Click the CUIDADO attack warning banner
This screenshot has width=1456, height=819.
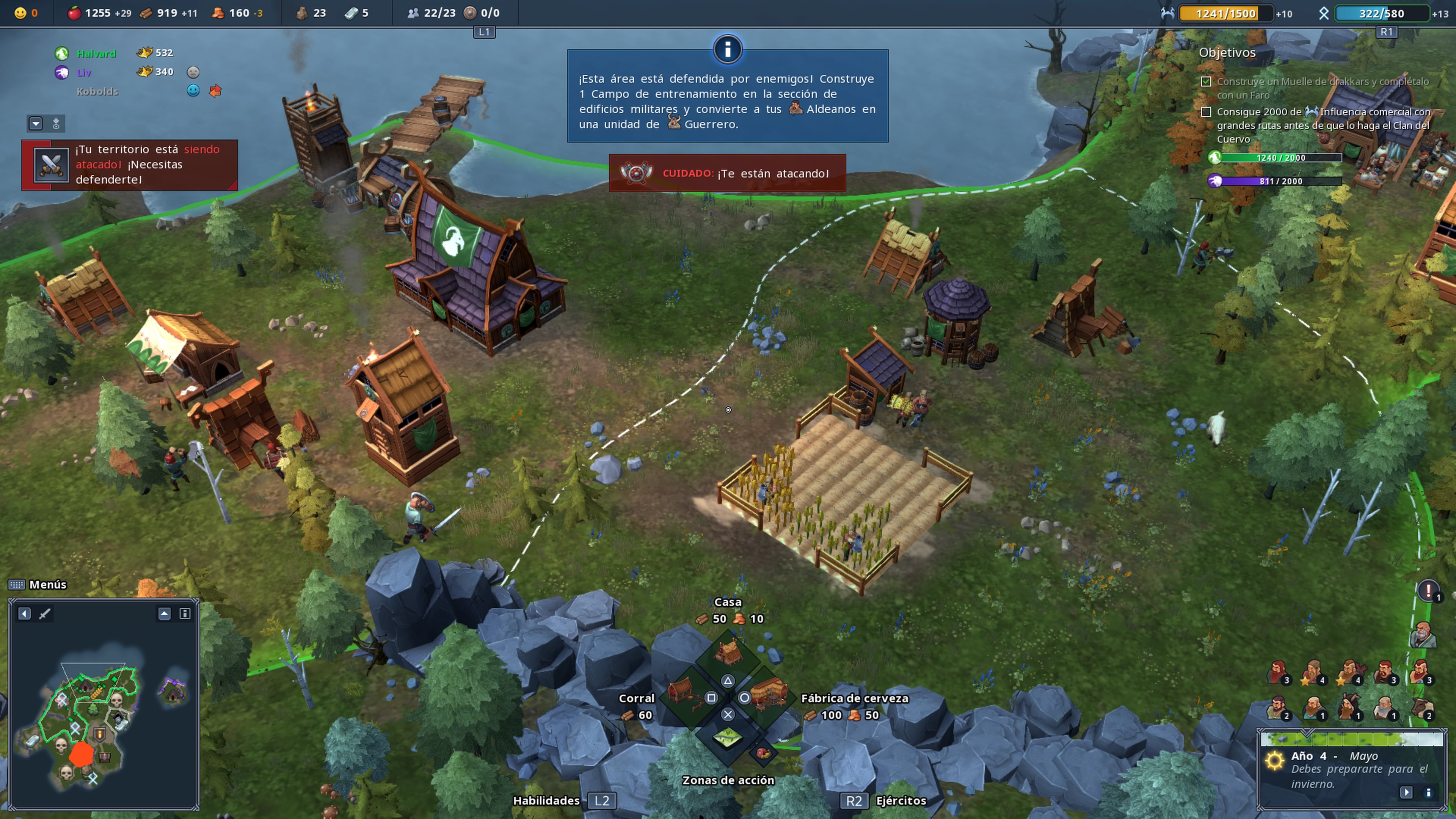728,173
